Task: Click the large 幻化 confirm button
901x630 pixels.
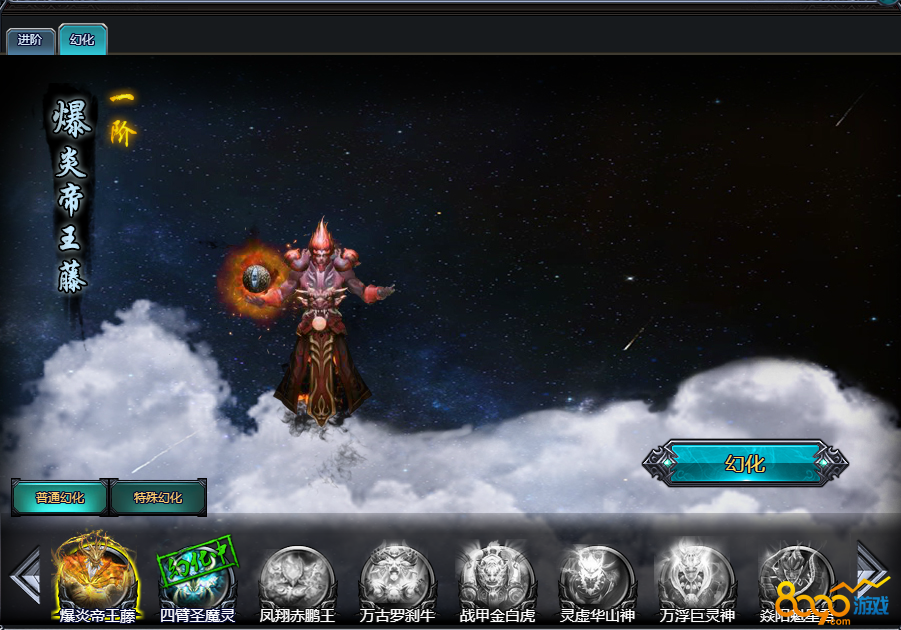Action: tap(745, 464)
